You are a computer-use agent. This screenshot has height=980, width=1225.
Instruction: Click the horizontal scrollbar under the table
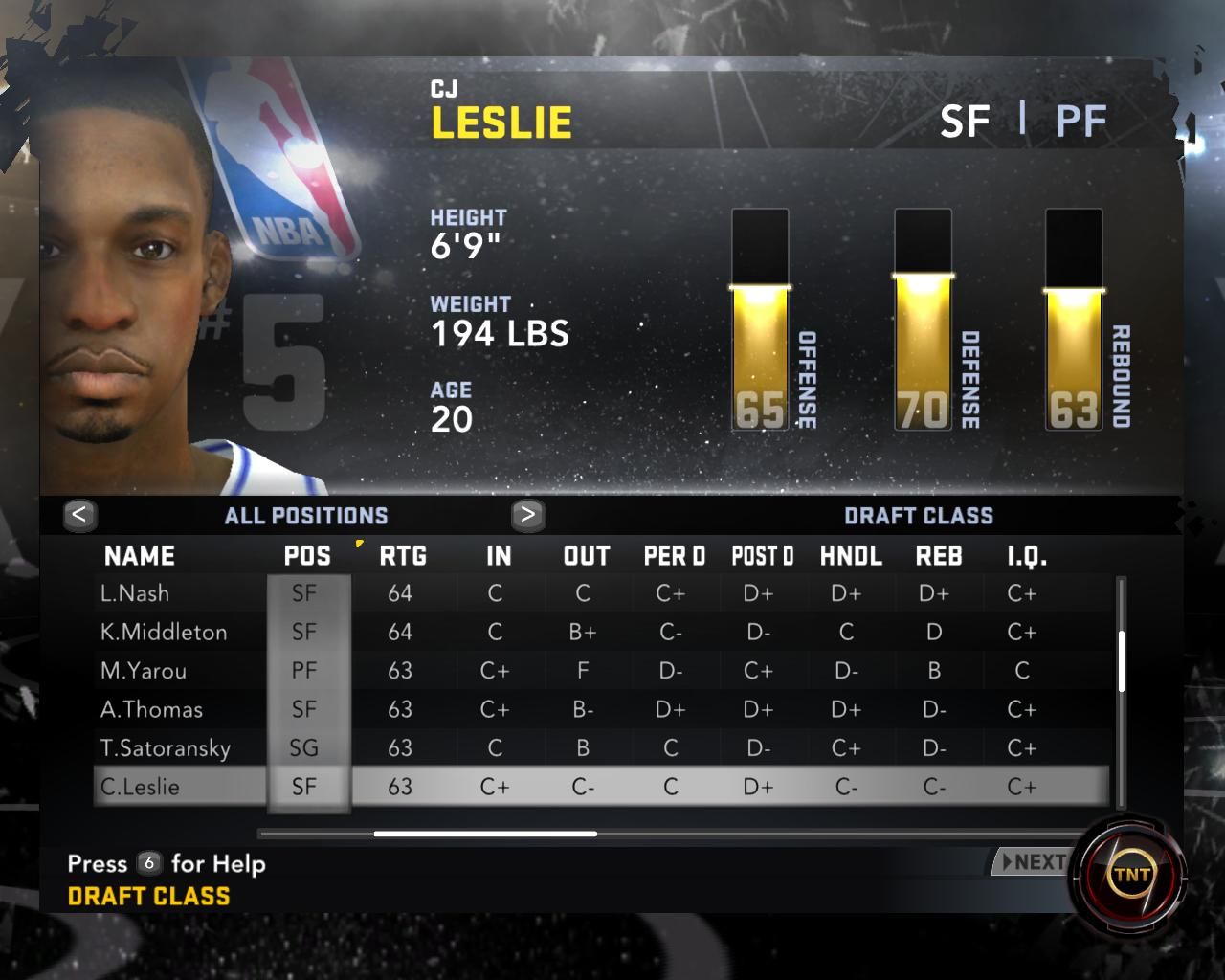coord(485,834)
